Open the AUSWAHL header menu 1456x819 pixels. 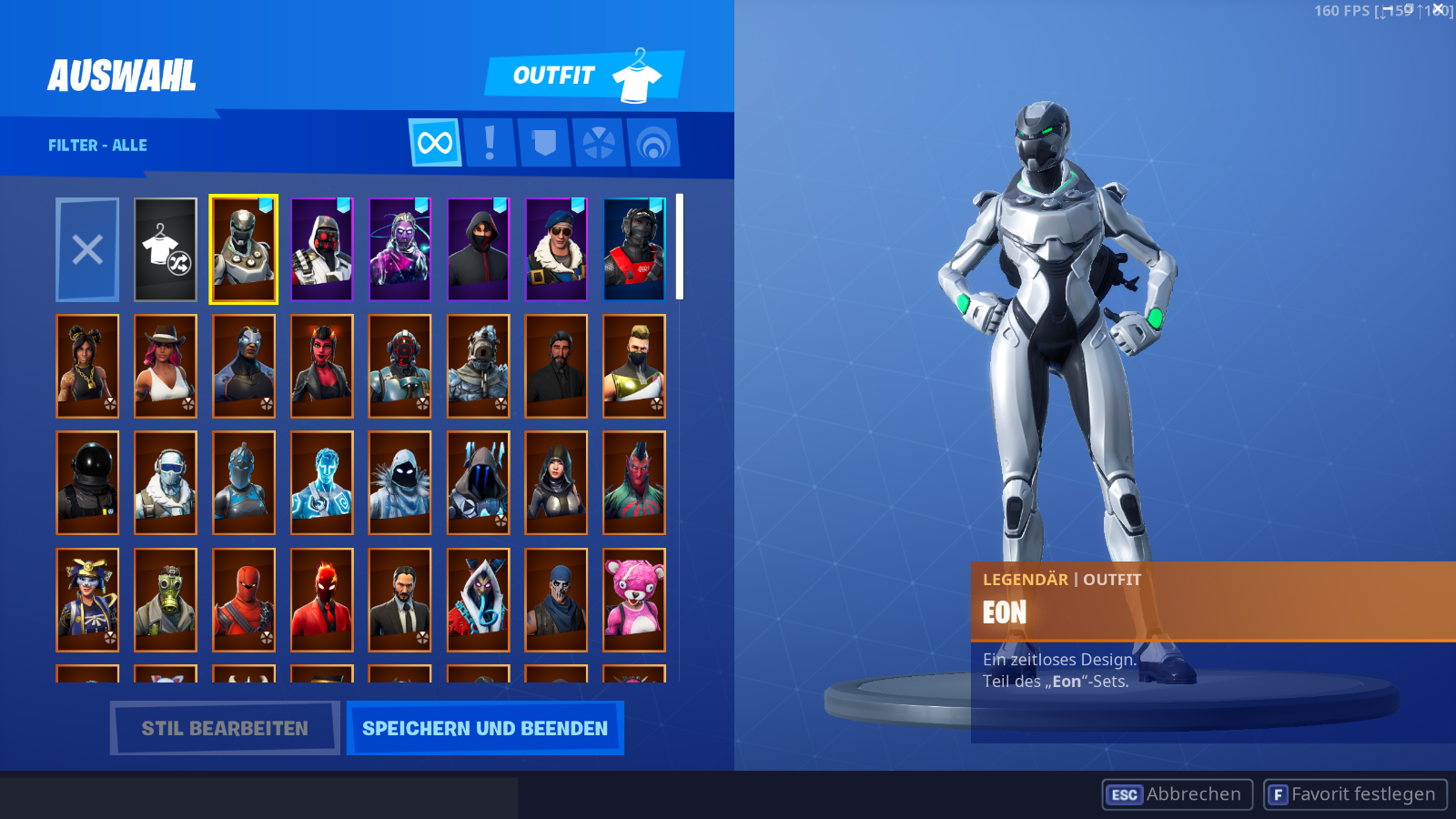coord(122,73)
